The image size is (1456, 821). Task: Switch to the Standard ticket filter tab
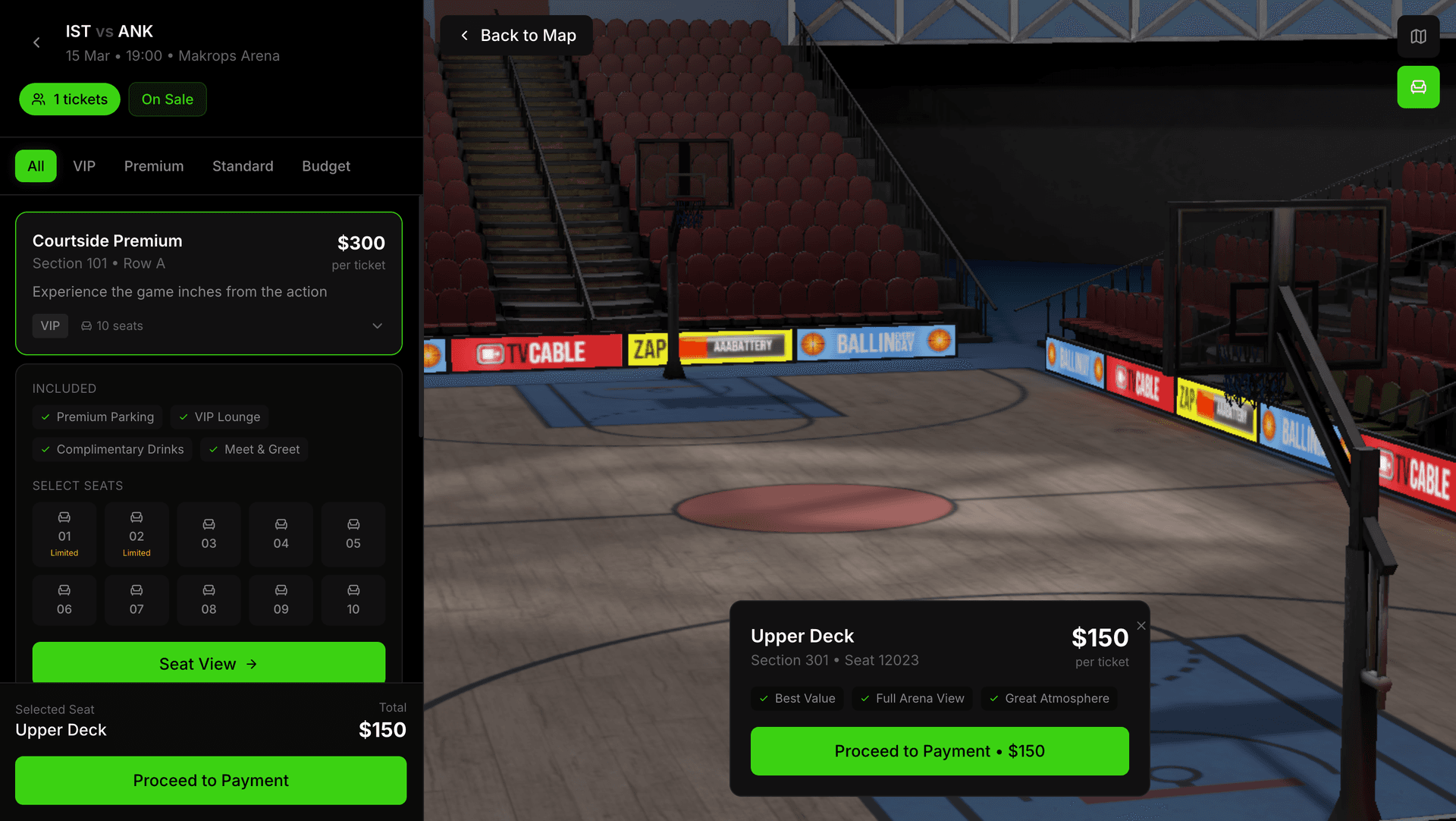pyautogui.click(x=243, y=165)
